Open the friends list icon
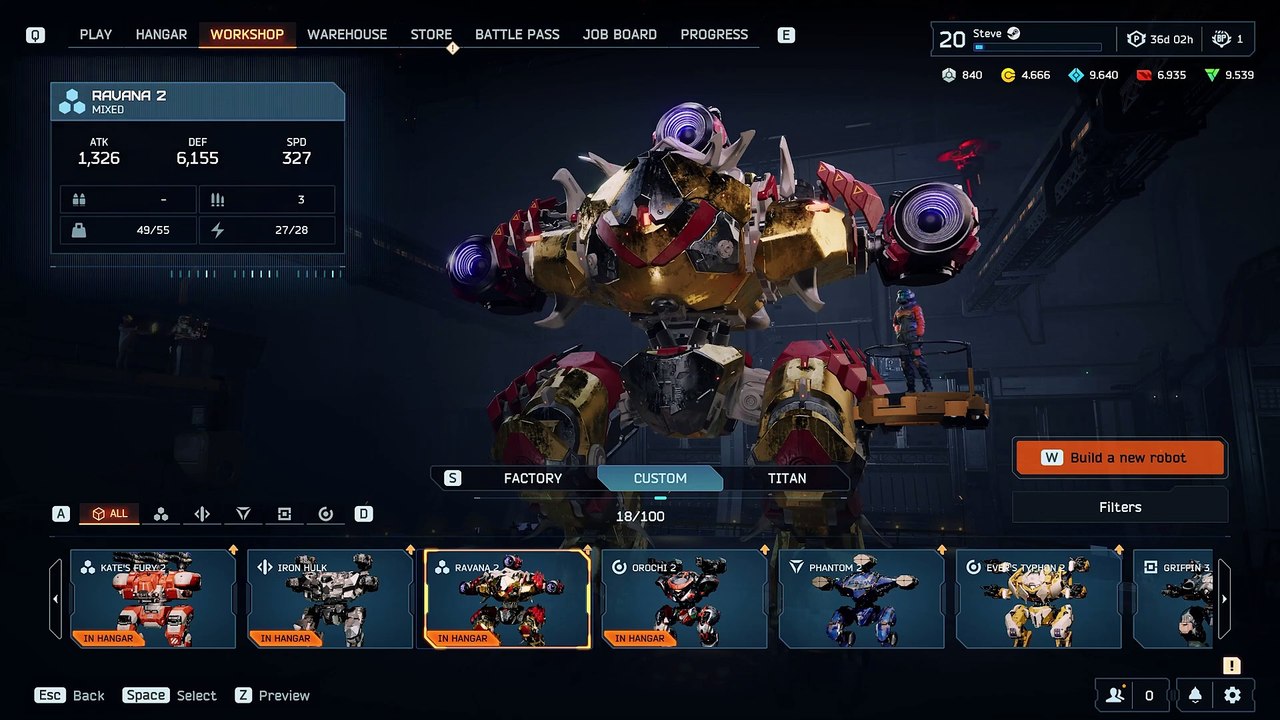1280x720 pixels. pos(1115,695)
